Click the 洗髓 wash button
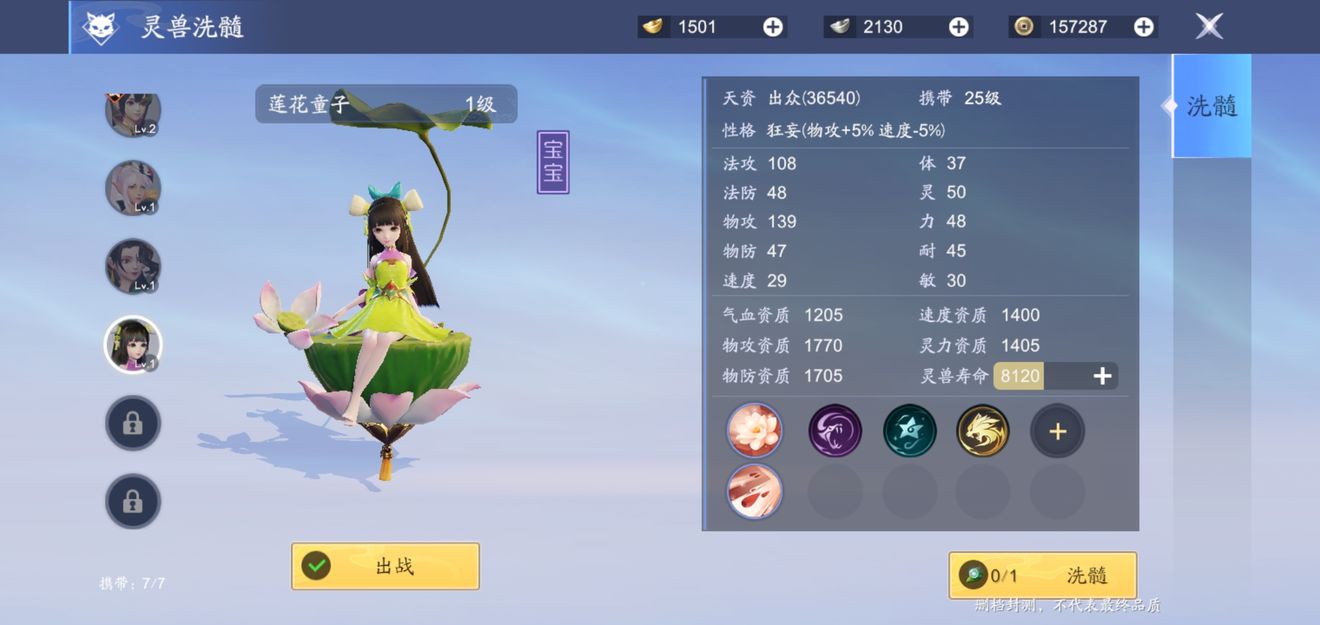The width and height of the screenshot is (1320, 625). 1043,575
